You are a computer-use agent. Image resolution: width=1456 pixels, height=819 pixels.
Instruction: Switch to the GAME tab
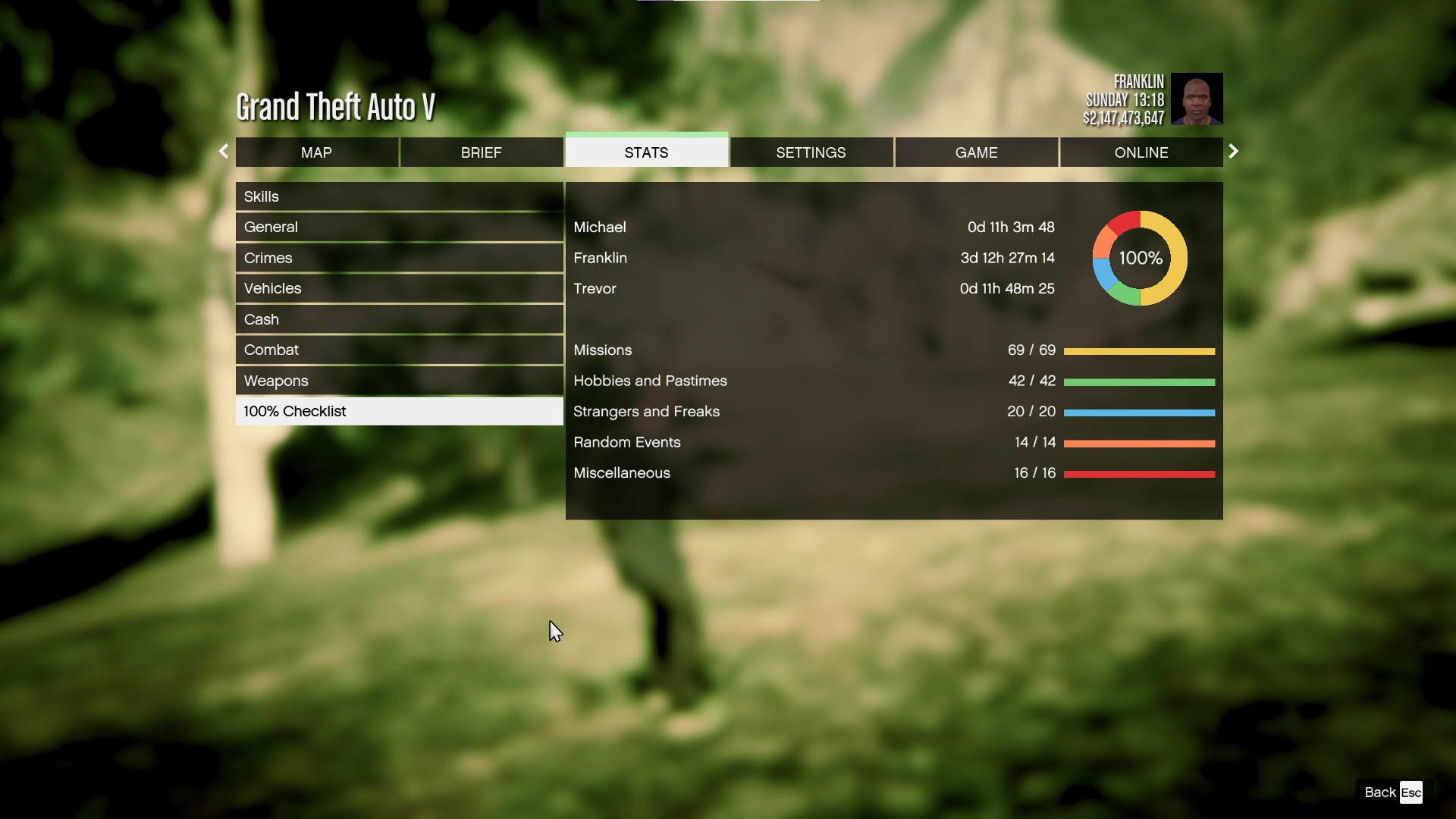(976, 152)
